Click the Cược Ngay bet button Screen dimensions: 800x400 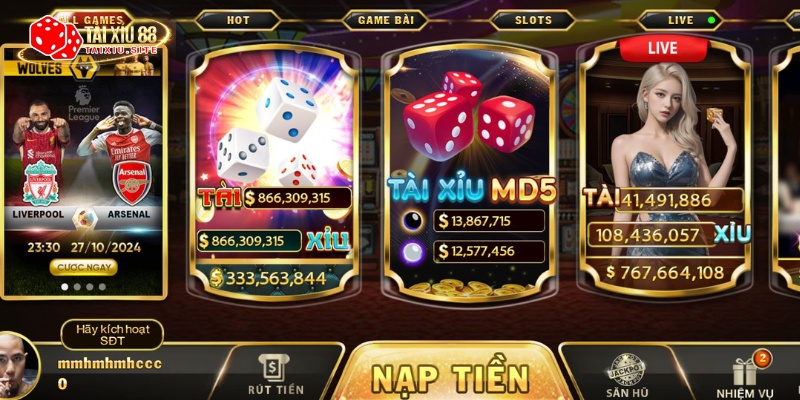(82, 267)
